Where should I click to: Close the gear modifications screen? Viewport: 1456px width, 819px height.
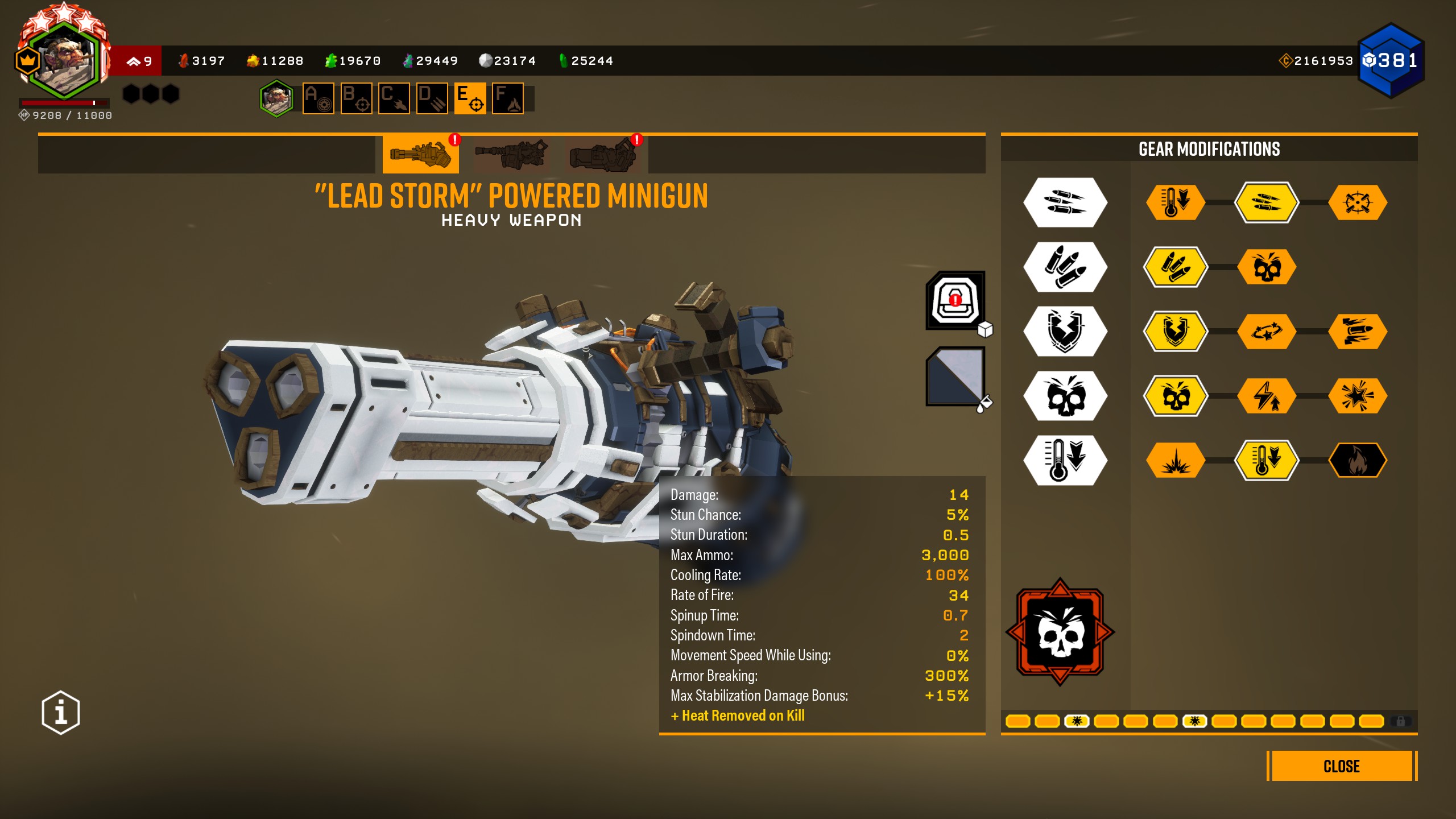[x=1341, y=766]
